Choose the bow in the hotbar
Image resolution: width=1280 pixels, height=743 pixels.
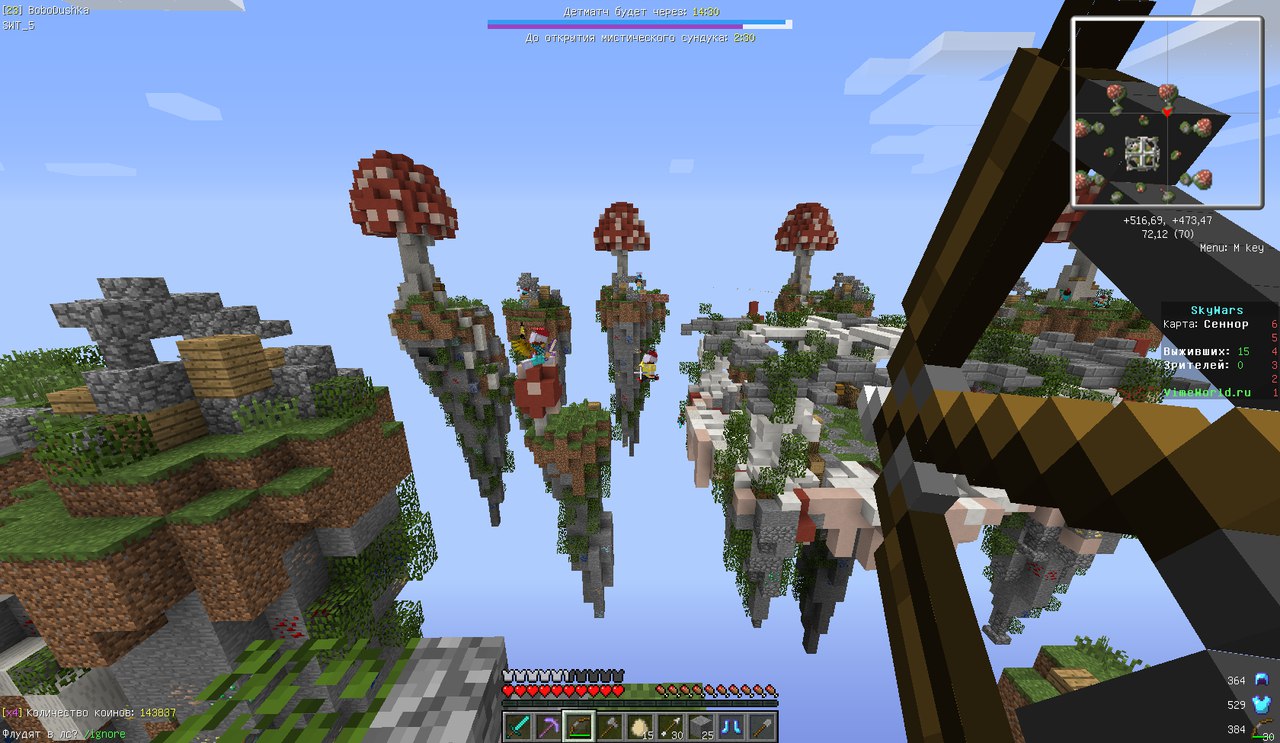579,725
